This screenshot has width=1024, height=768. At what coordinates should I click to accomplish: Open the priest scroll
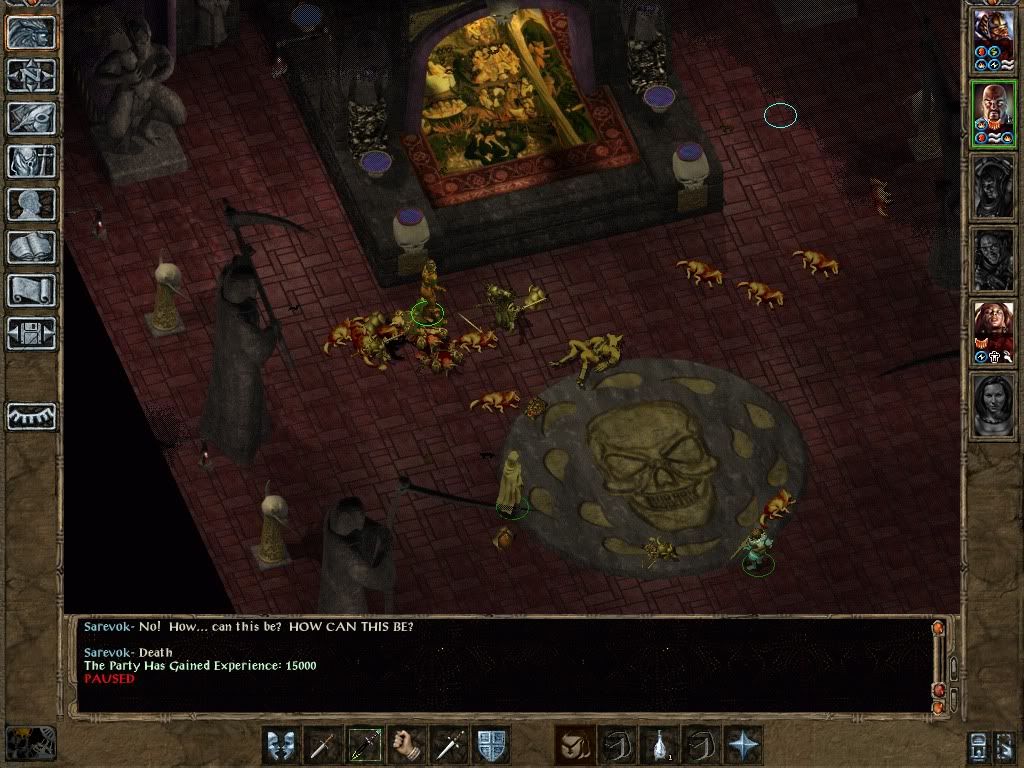[31, 290]
